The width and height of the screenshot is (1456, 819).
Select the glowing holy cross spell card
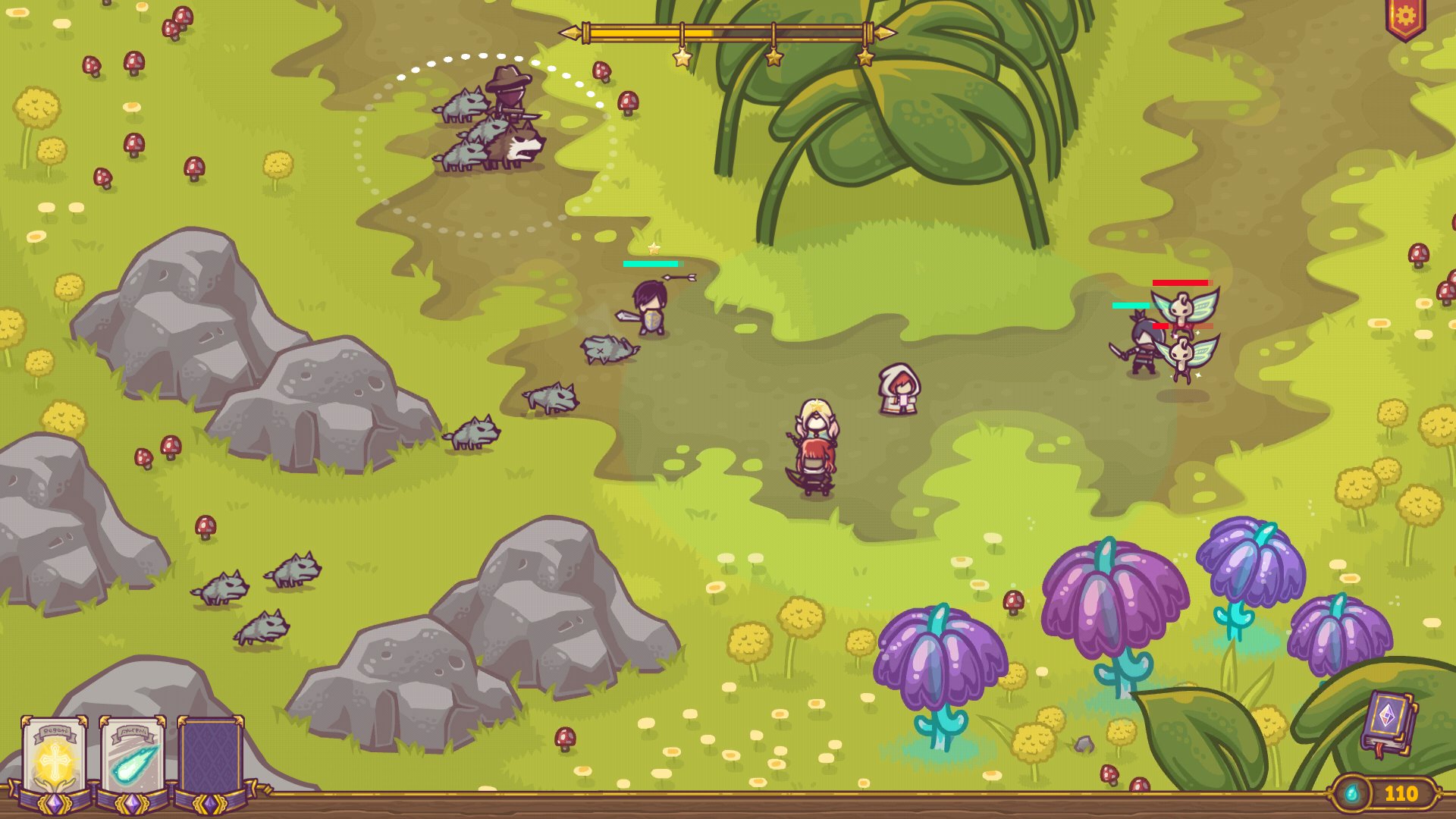(x=54, y=758)
